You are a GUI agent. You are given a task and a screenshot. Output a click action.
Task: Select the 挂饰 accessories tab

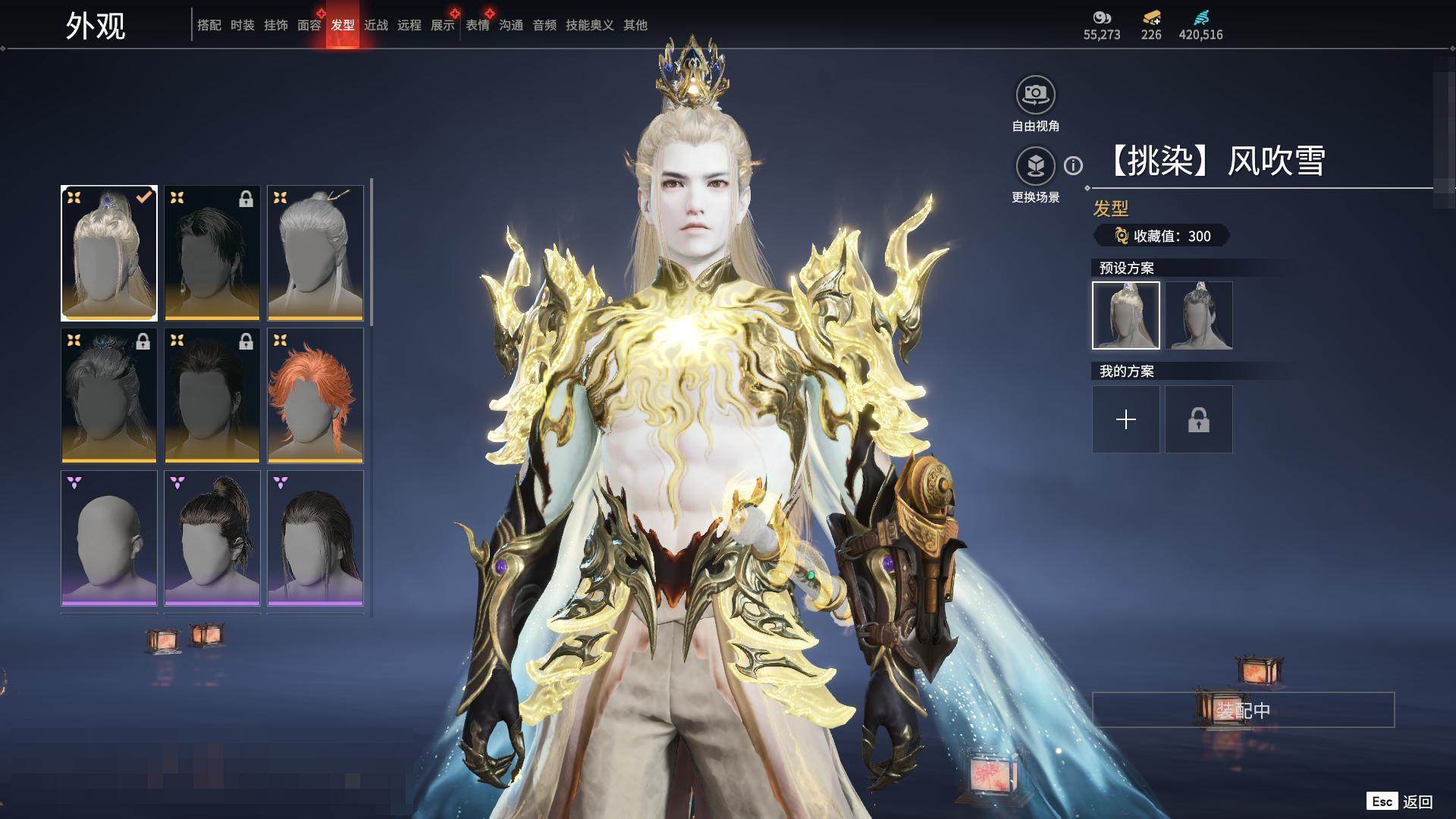(275, 26)
